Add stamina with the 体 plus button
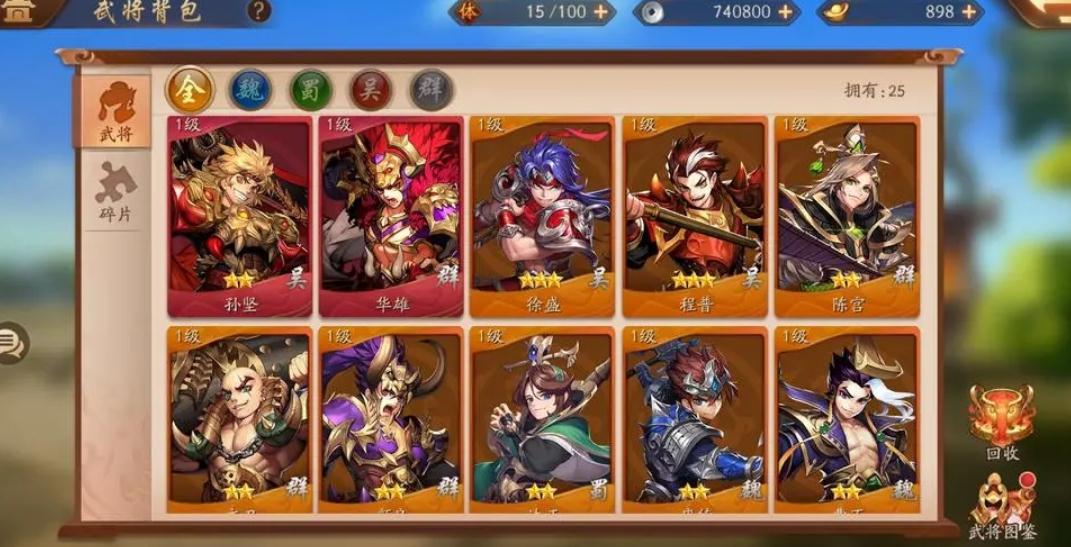The image size is (1071, 547). pos(600,12)
